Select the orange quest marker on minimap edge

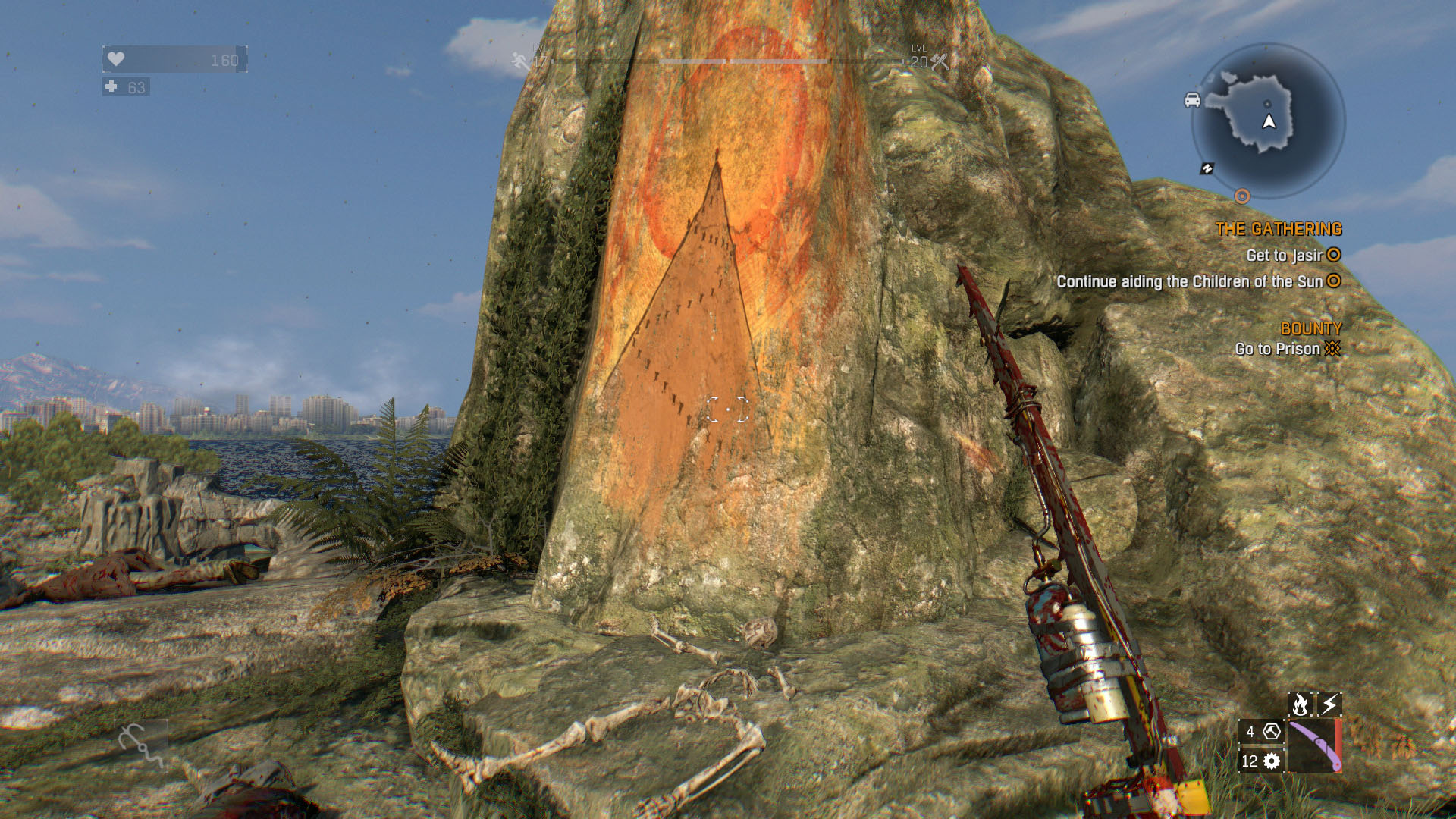(x=1241, y=196)
